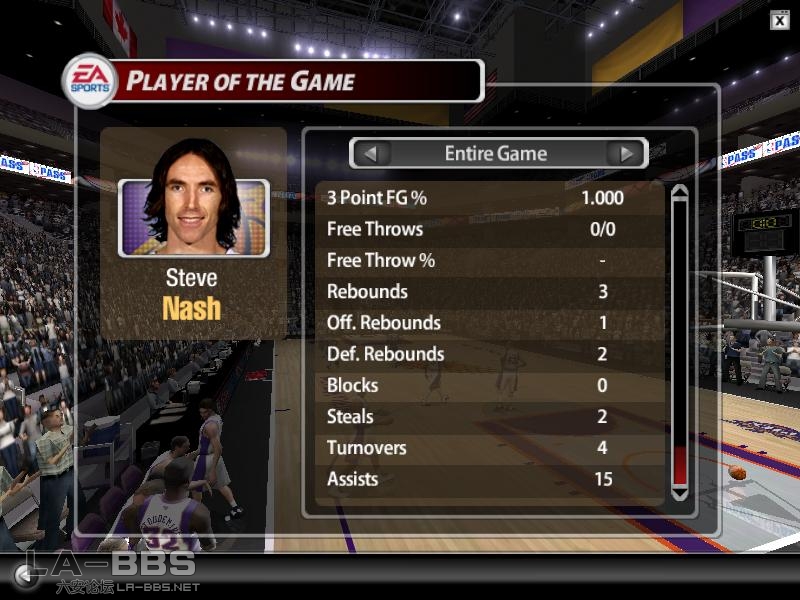
Task: Close the window with the X button
Action: tap(780, 20)
